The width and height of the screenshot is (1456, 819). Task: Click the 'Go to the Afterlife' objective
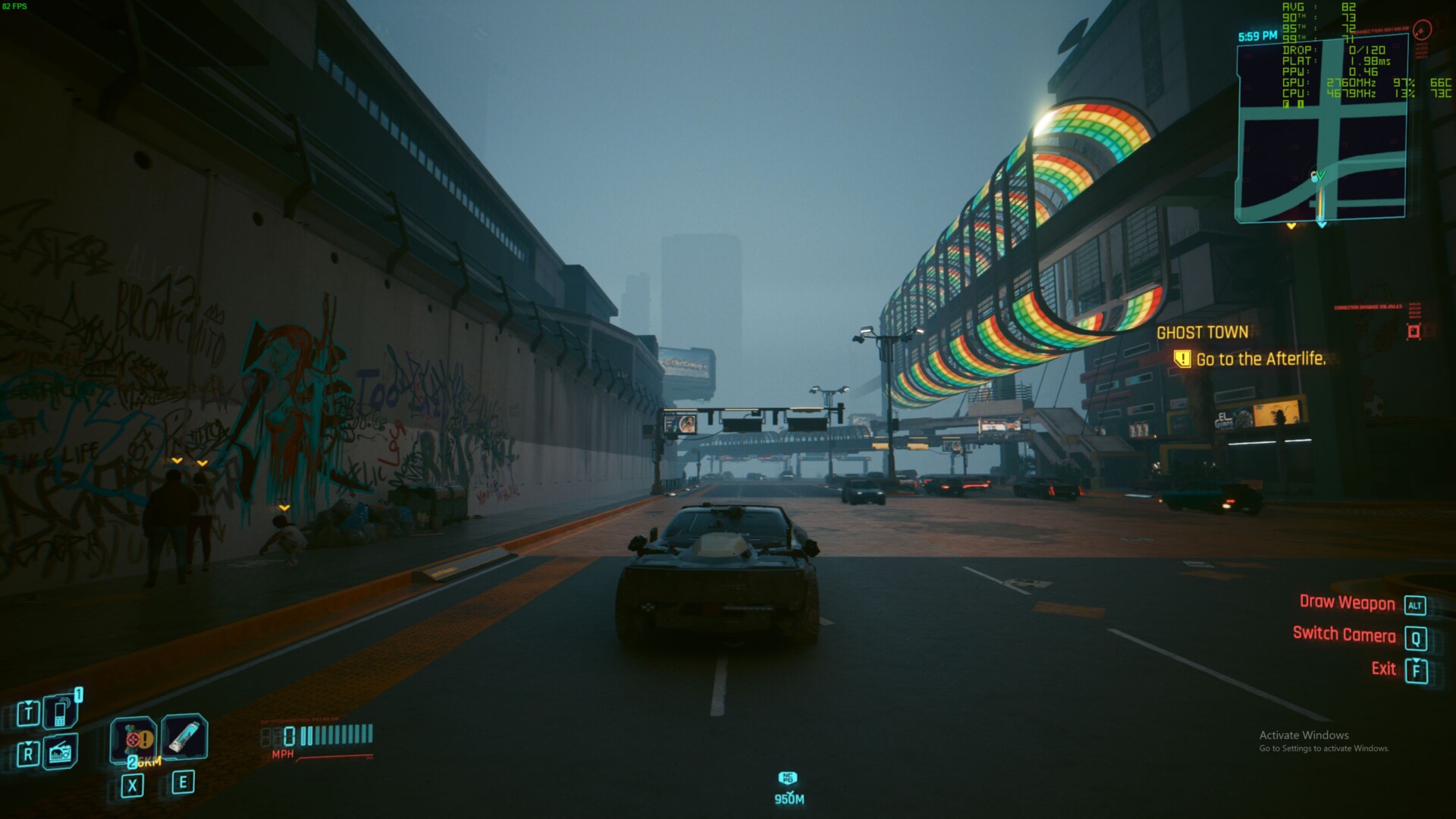click(1260, 359)
